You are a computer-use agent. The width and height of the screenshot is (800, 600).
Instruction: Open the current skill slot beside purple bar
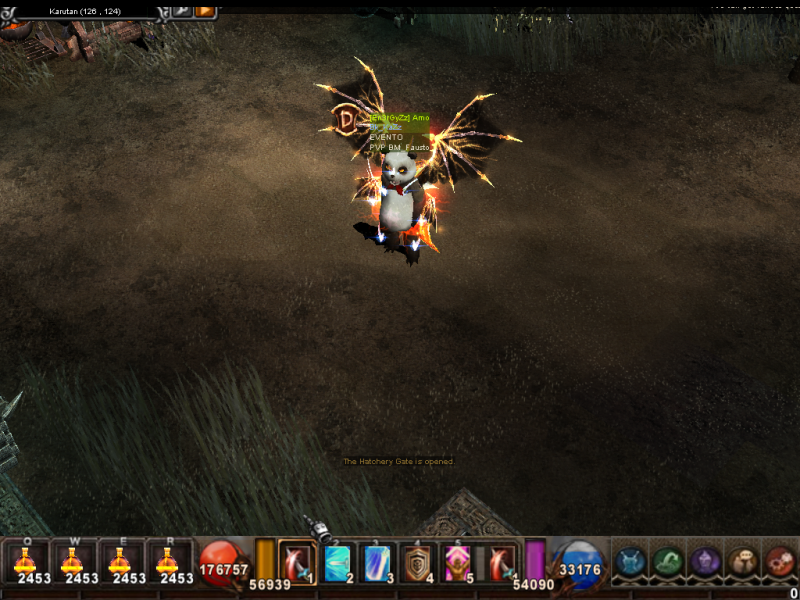coord(501,562)
